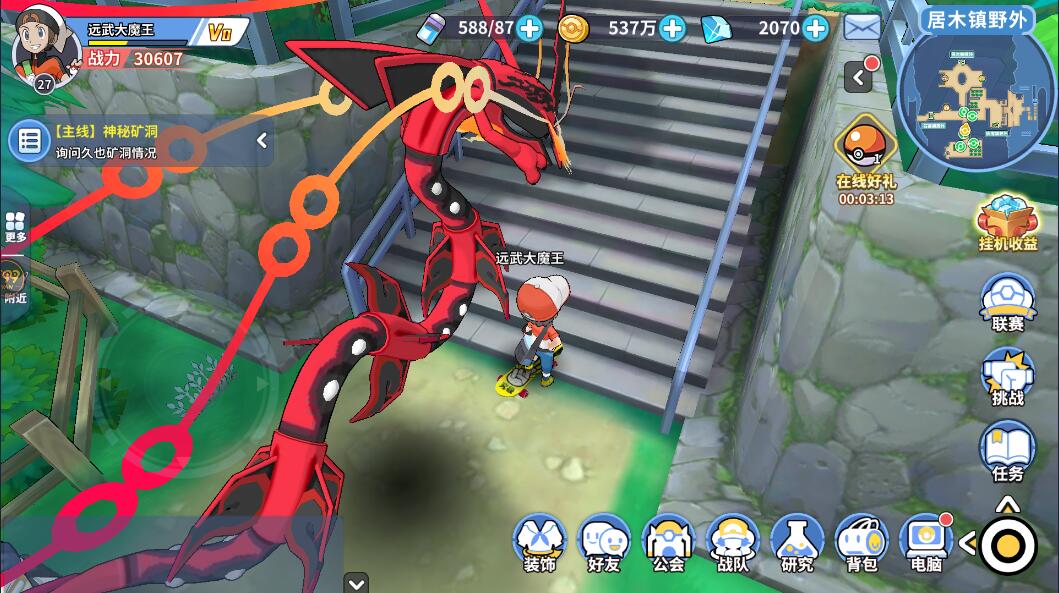Viewport: 1059px width, 593px height.
Task: Add gold coins via the plus next to 537万
Action: click(x=672, y=28)
